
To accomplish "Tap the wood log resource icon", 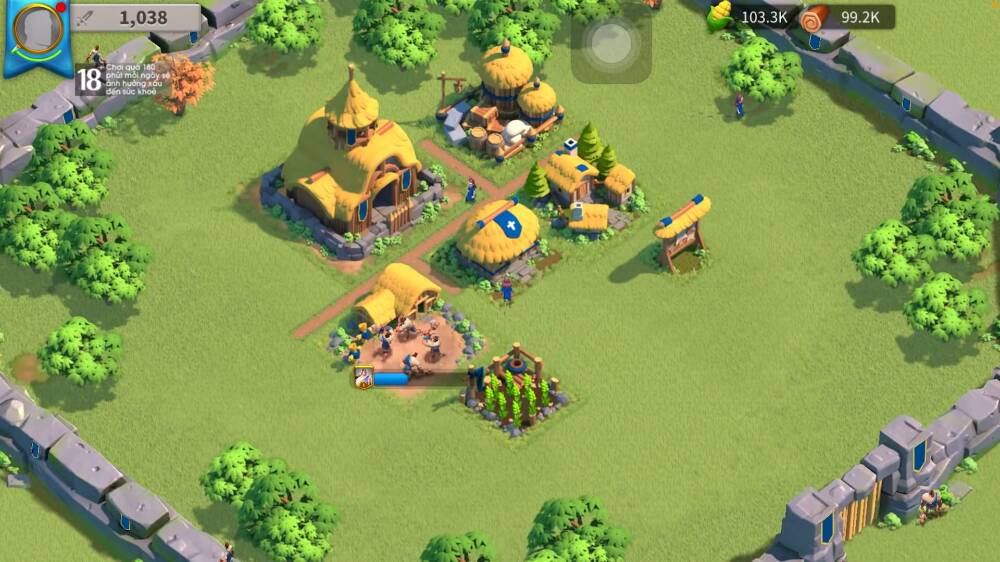I will coord(814,17).
